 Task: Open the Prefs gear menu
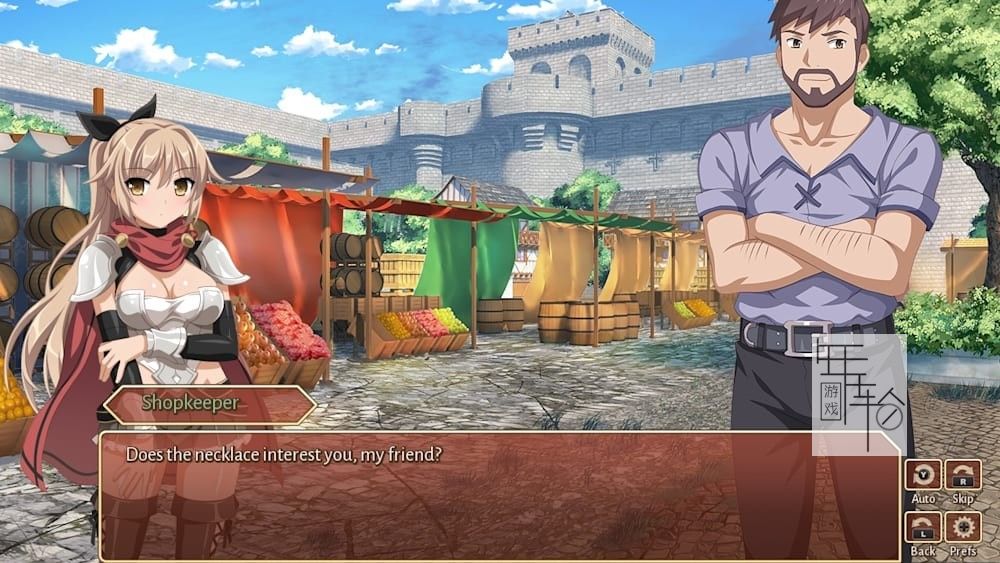coord(963,527)
